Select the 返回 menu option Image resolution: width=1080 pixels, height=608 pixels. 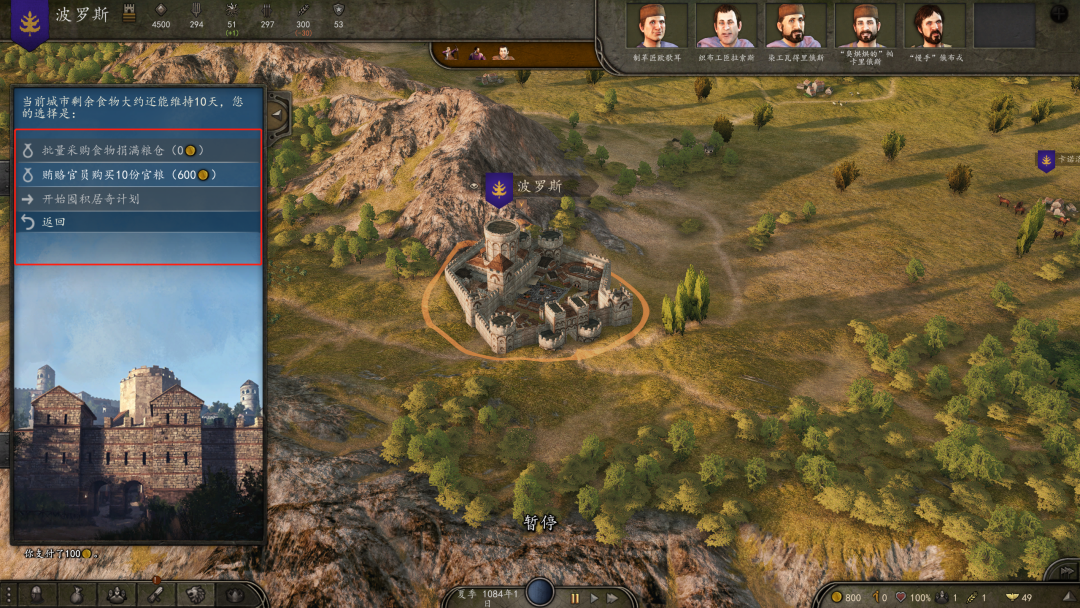pyautogui.click(x=54, y=222)
